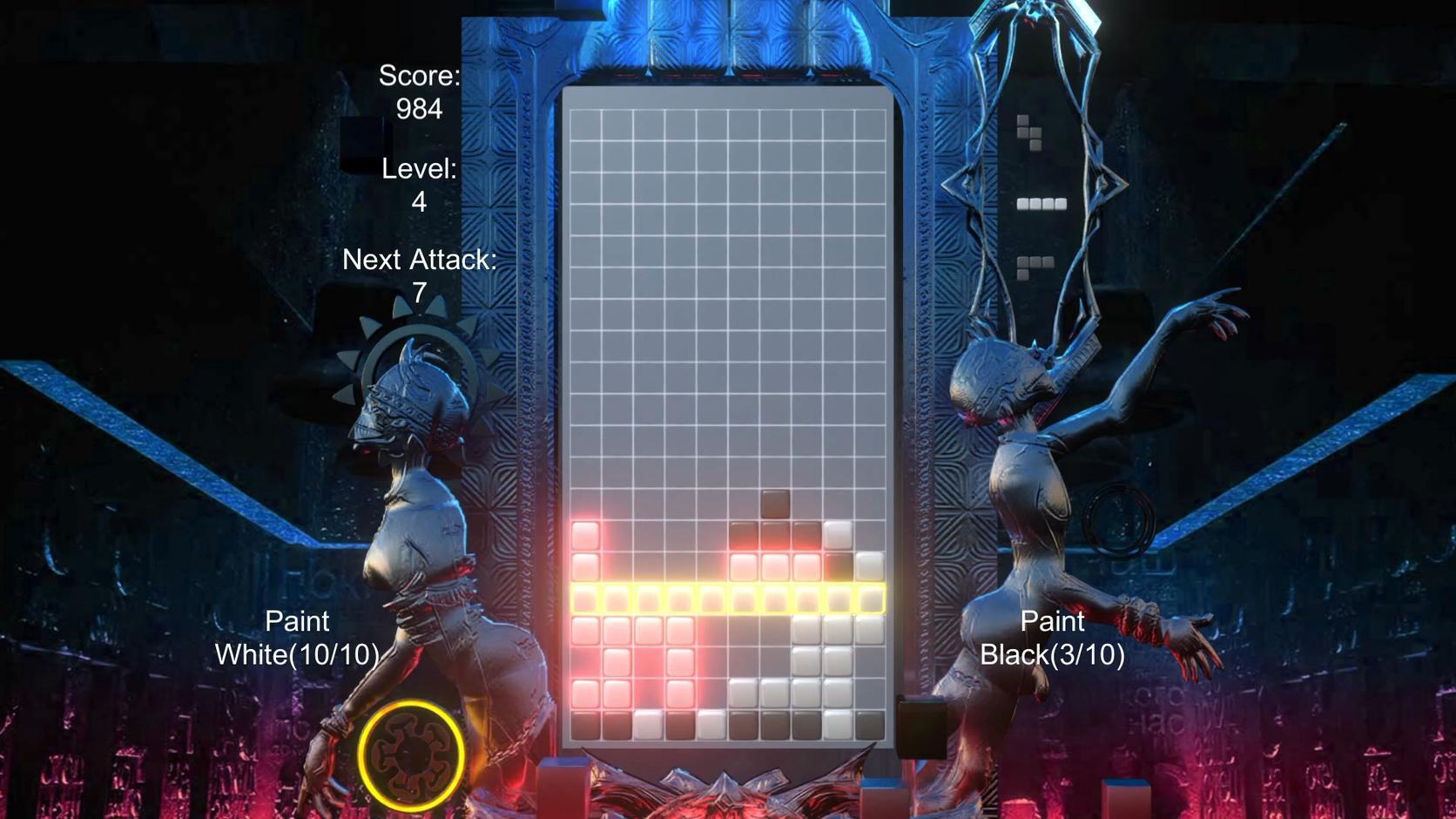Collapse the Level indicator
Image resolution: width=1456 pixels, height=819 pixels.
(x=418, y=186)
